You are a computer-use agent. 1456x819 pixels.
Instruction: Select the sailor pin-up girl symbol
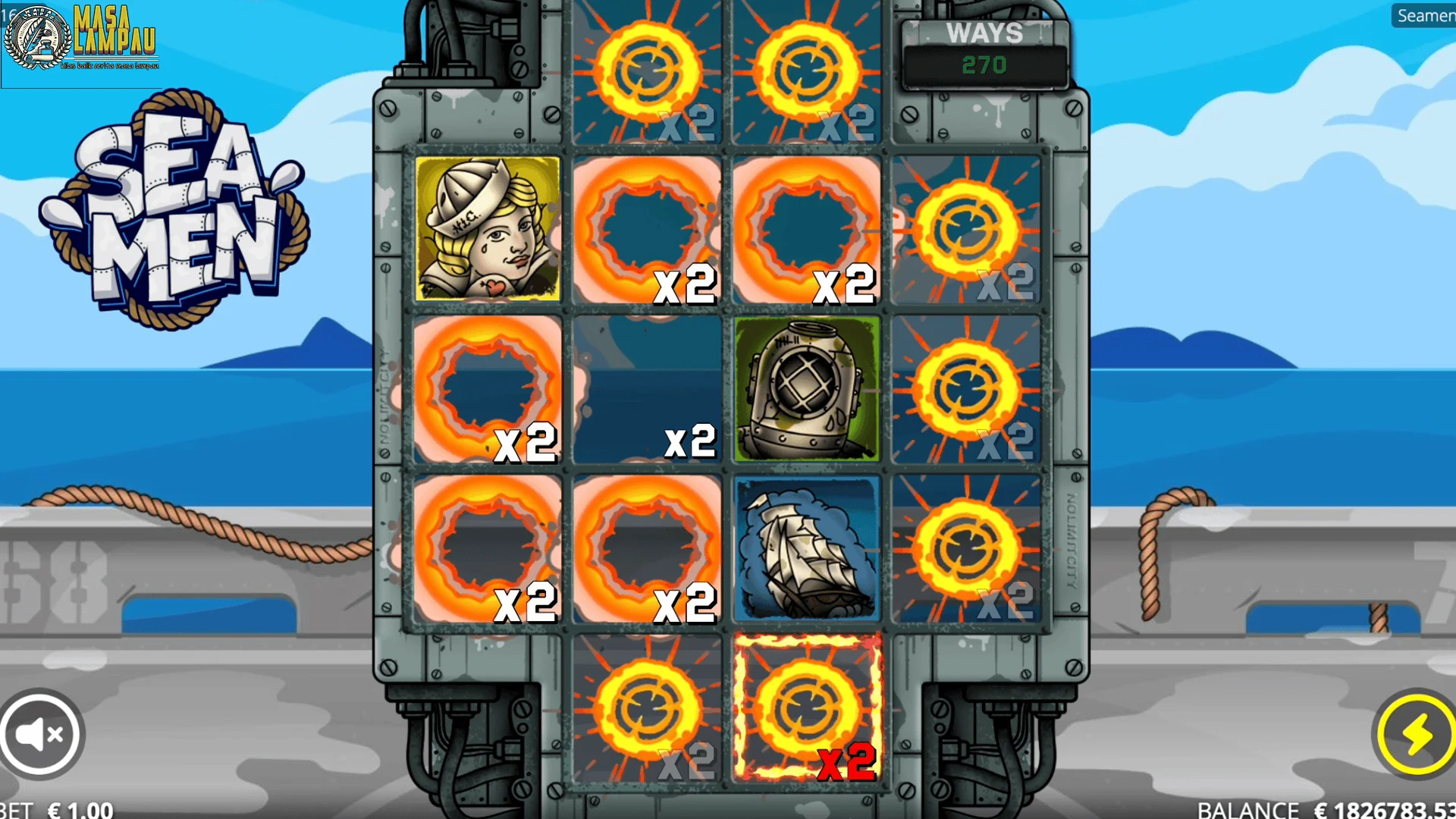(488, 227)
